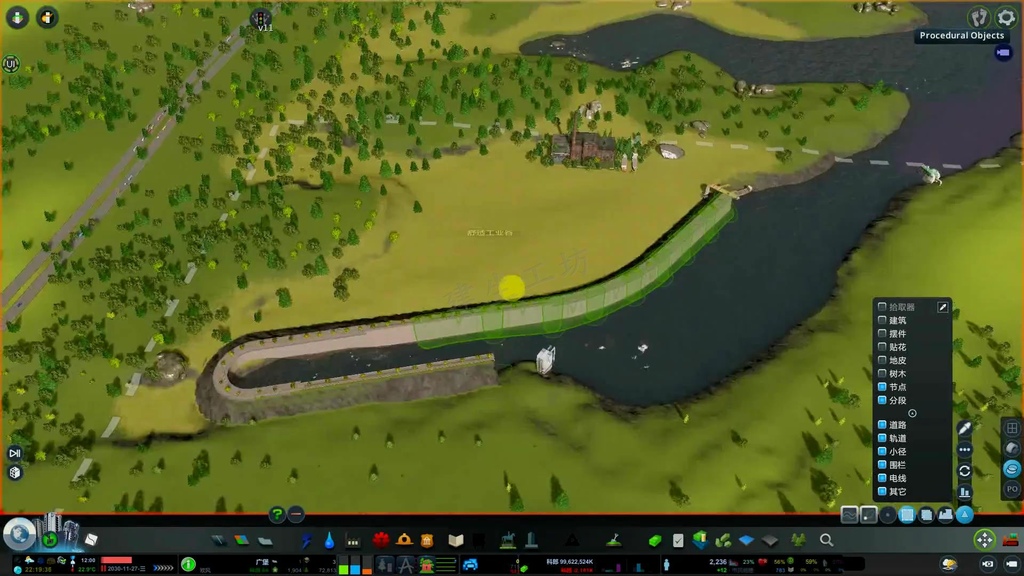
Task: Activate the Move It arrows tool
Action: [985, 540]
